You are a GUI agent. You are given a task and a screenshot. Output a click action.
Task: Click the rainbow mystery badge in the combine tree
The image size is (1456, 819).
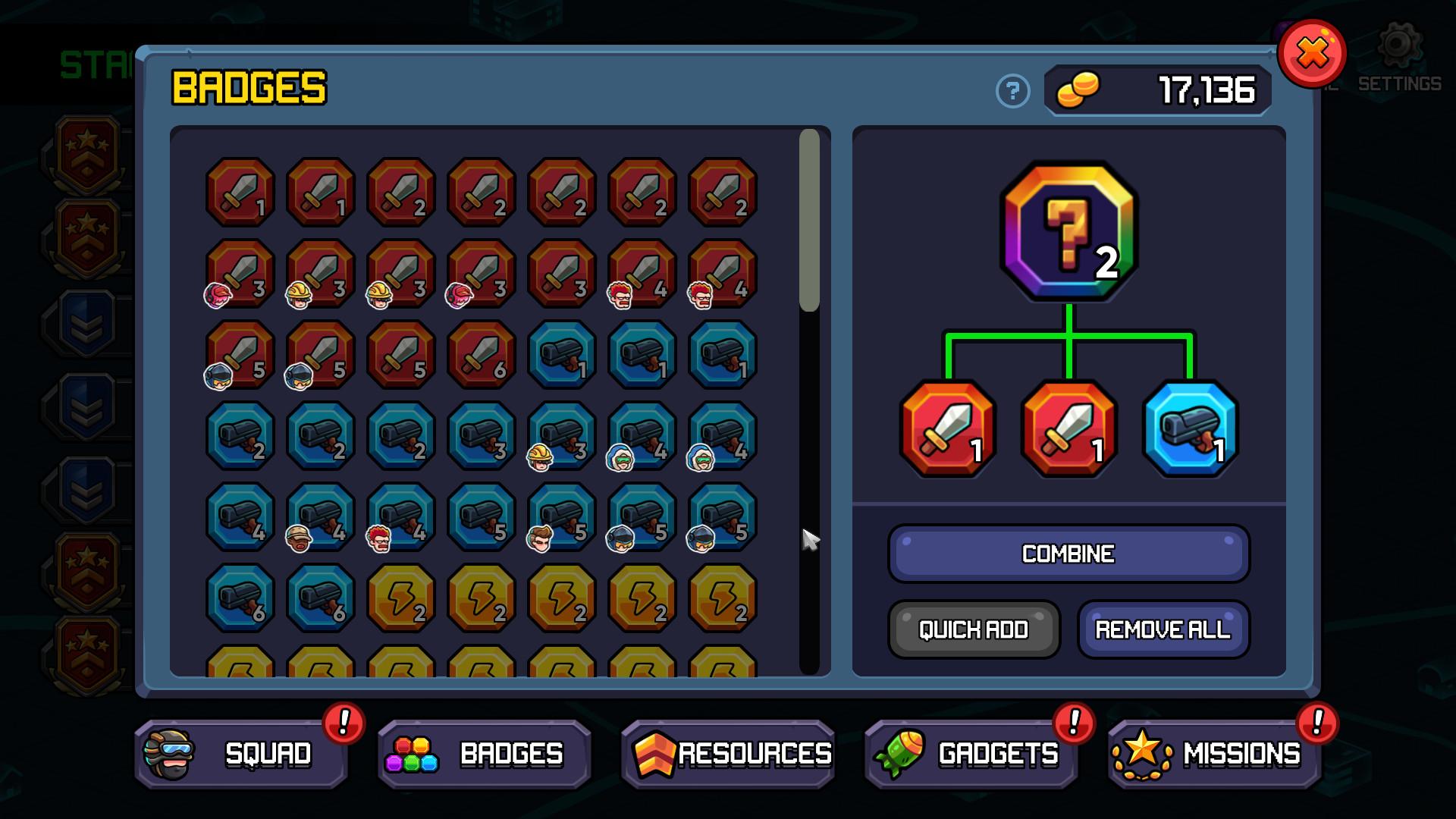1069,227
